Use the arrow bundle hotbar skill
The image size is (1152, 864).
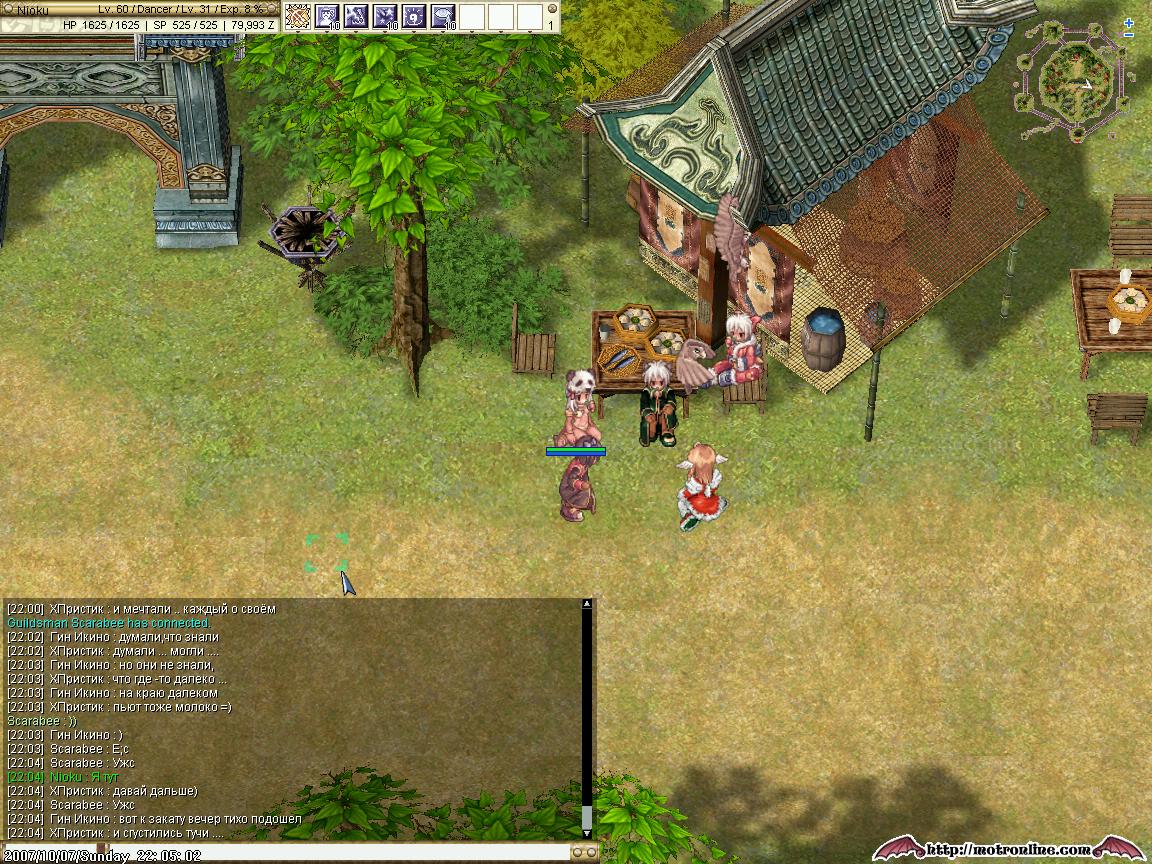[x=298, y=16]
